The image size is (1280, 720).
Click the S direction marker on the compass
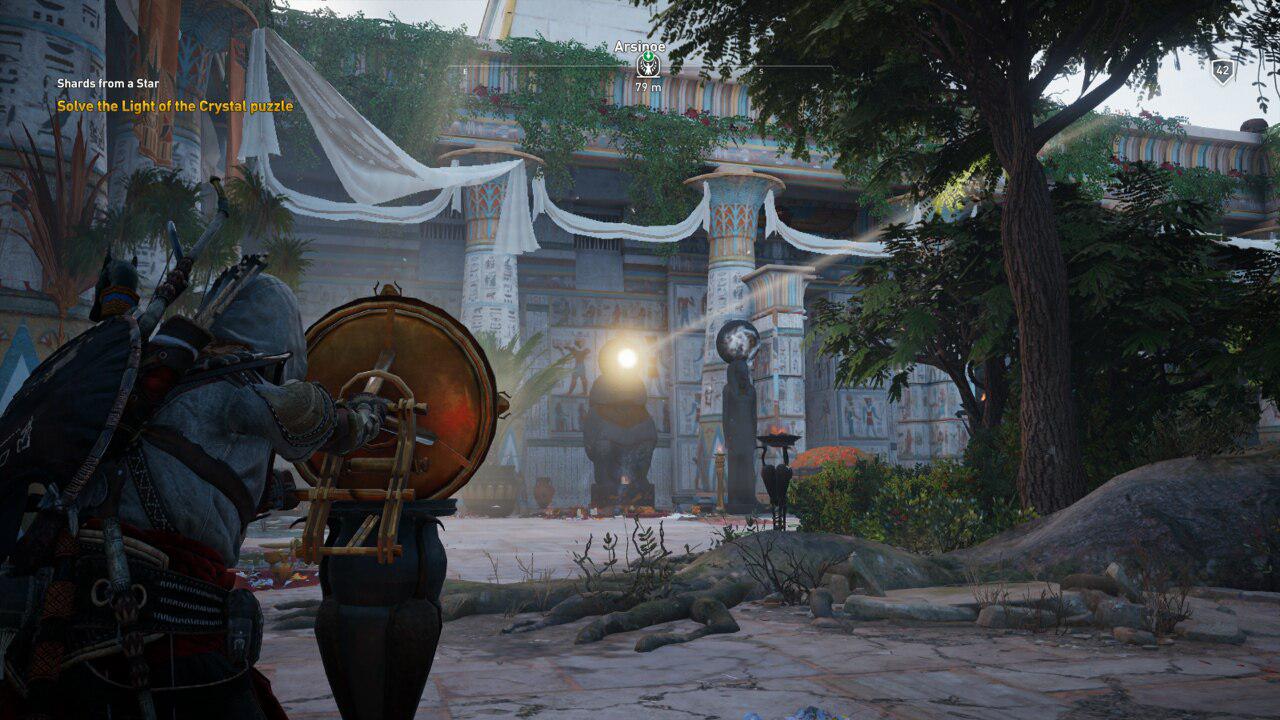[760, 70]
